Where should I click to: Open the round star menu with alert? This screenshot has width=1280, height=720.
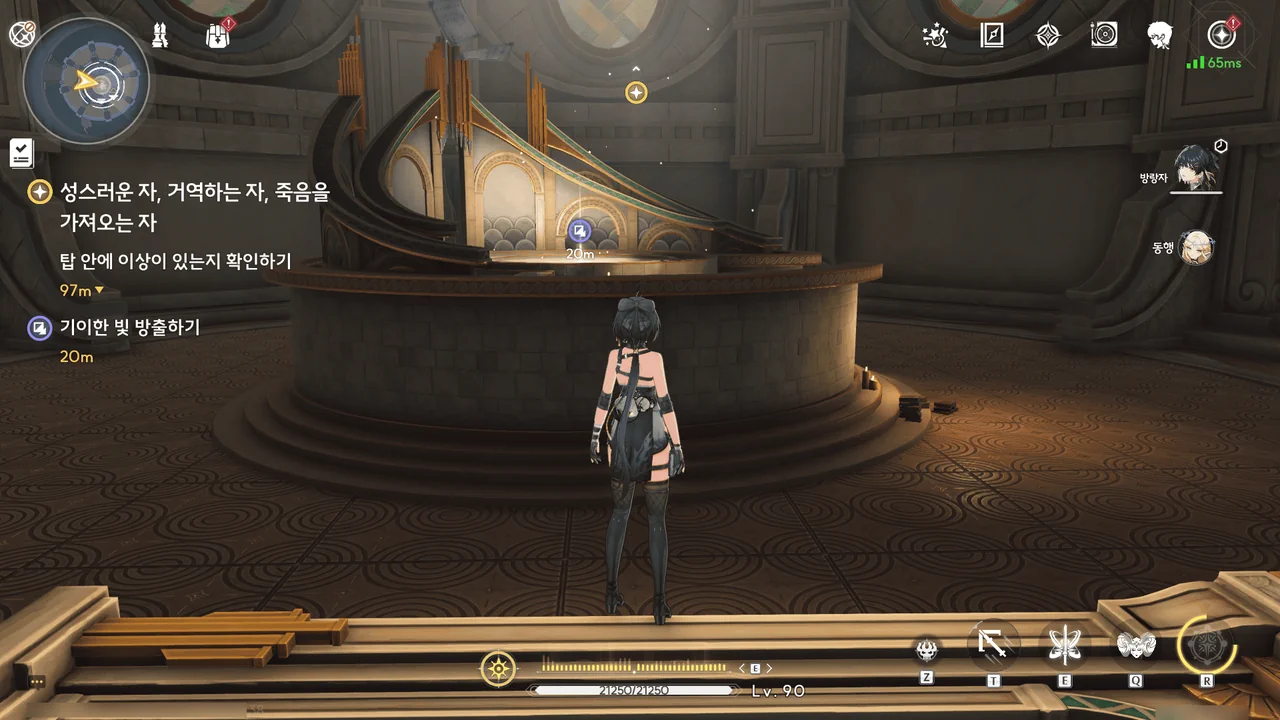click(1221, 36)
